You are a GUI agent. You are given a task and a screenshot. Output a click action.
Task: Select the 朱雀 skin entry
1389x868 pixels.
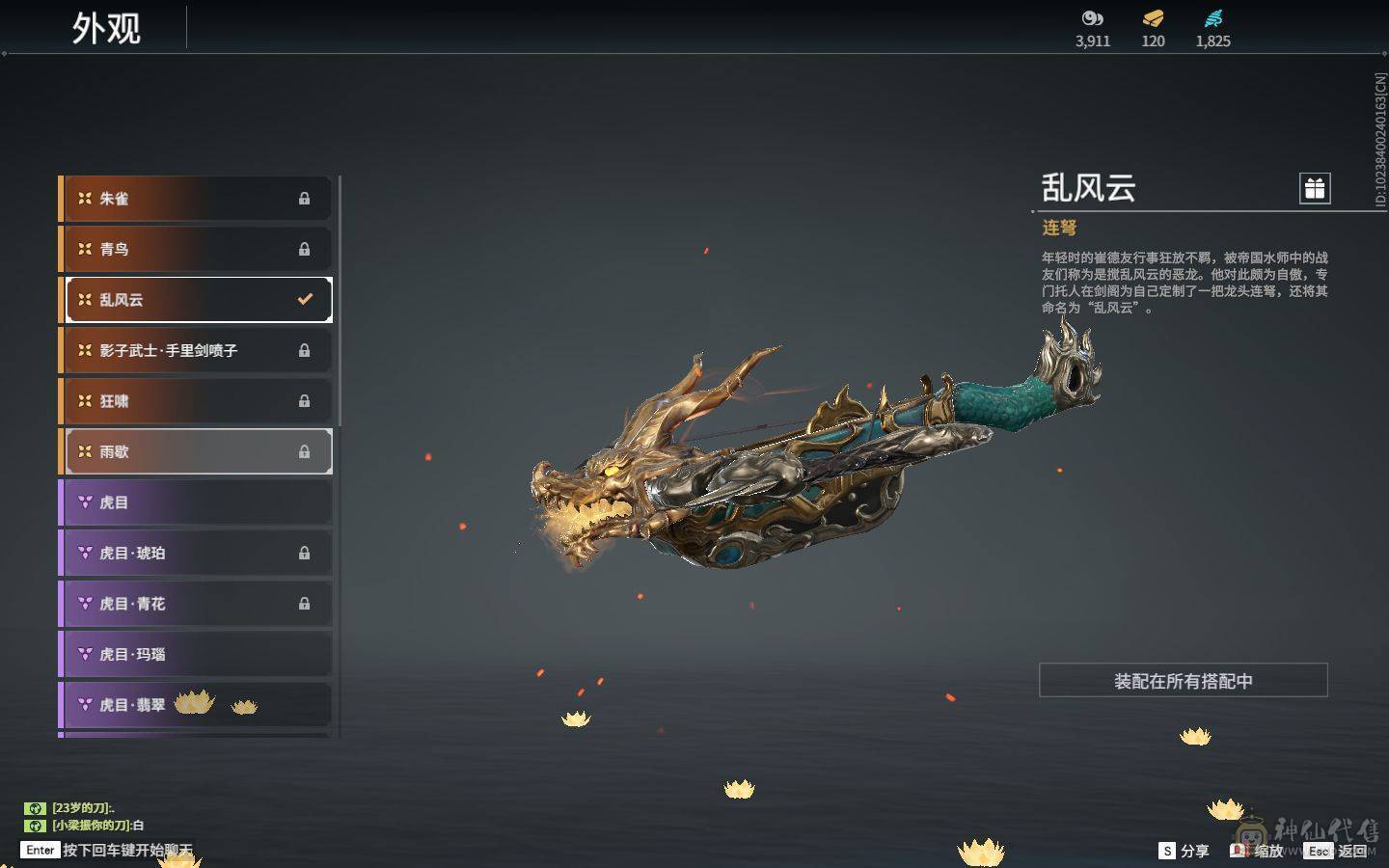198,199
